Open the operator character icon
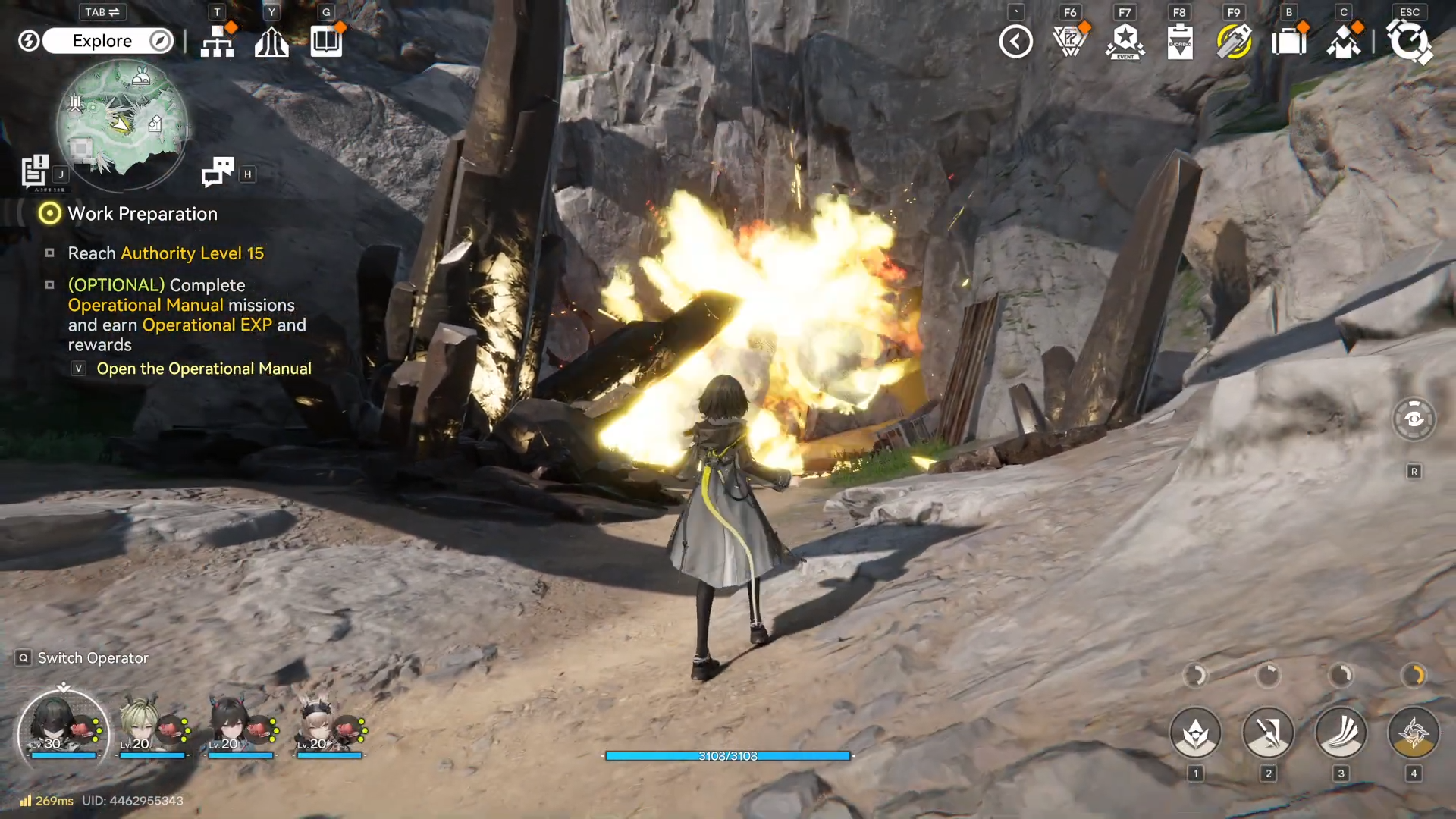1456x819 pixels. tap(1343, 42)
